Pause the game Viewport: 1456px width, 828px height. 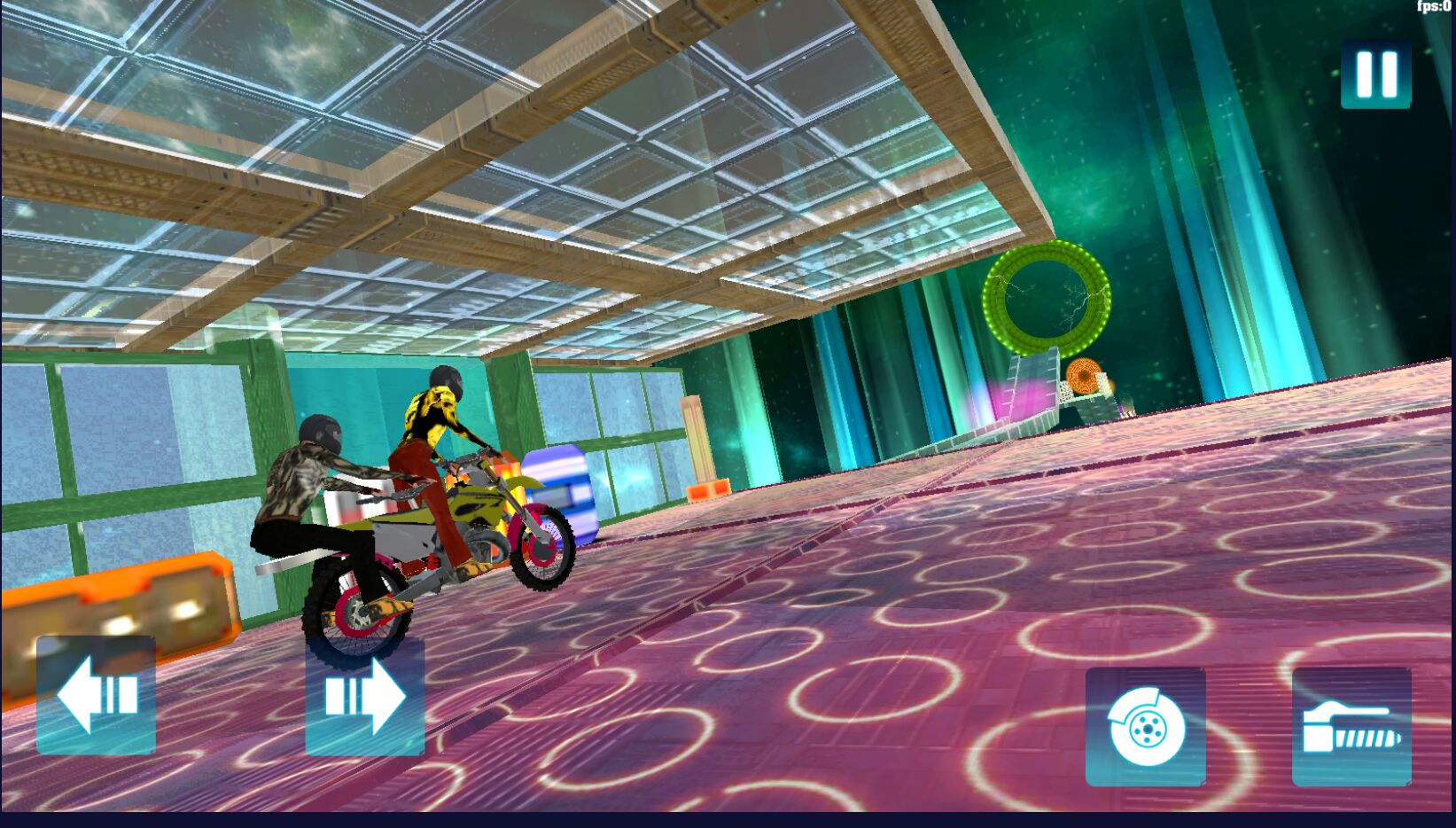(1375, 74)
